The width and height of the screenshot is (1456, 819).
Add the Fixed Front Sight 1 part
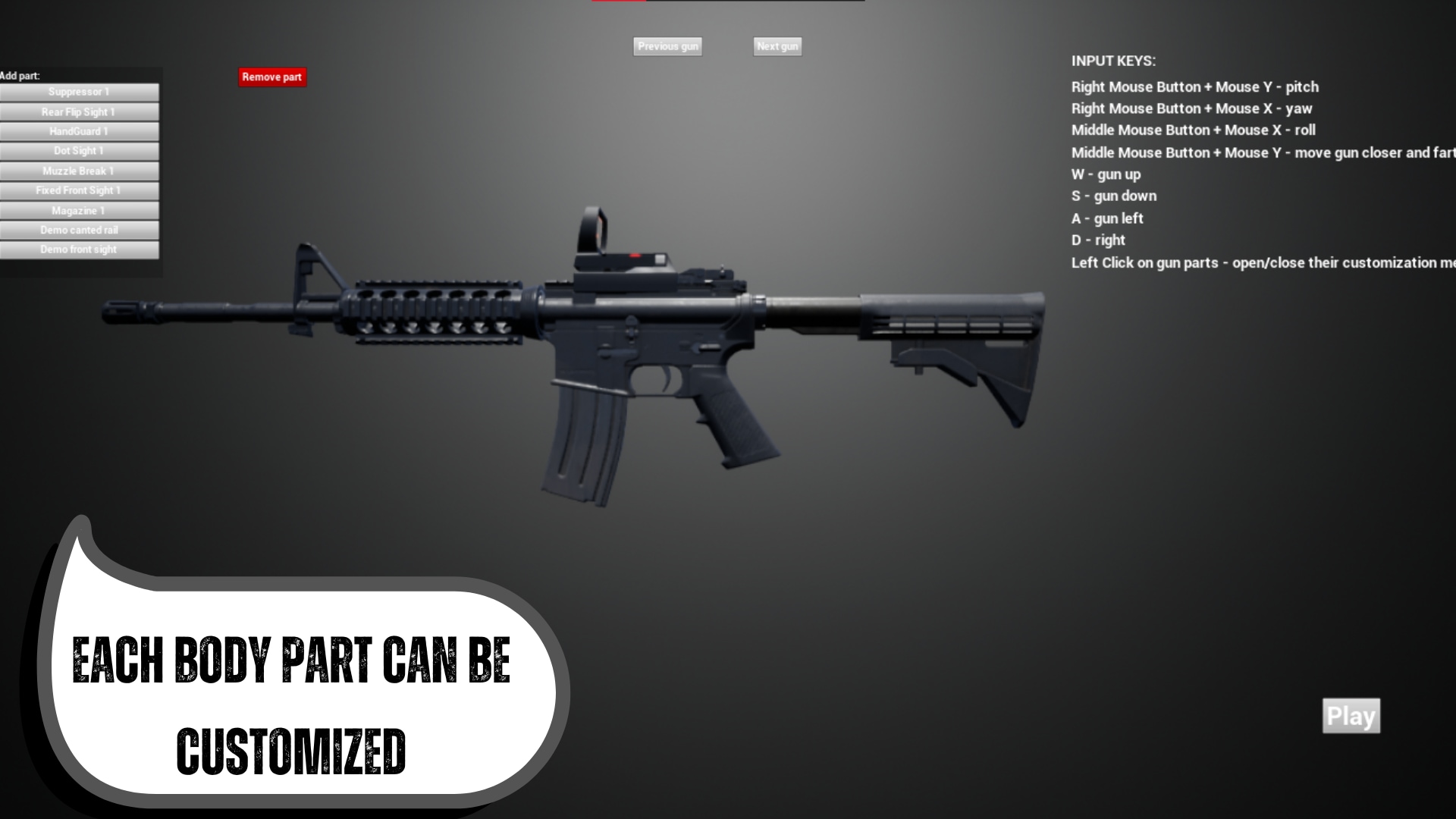coord(79,190)
